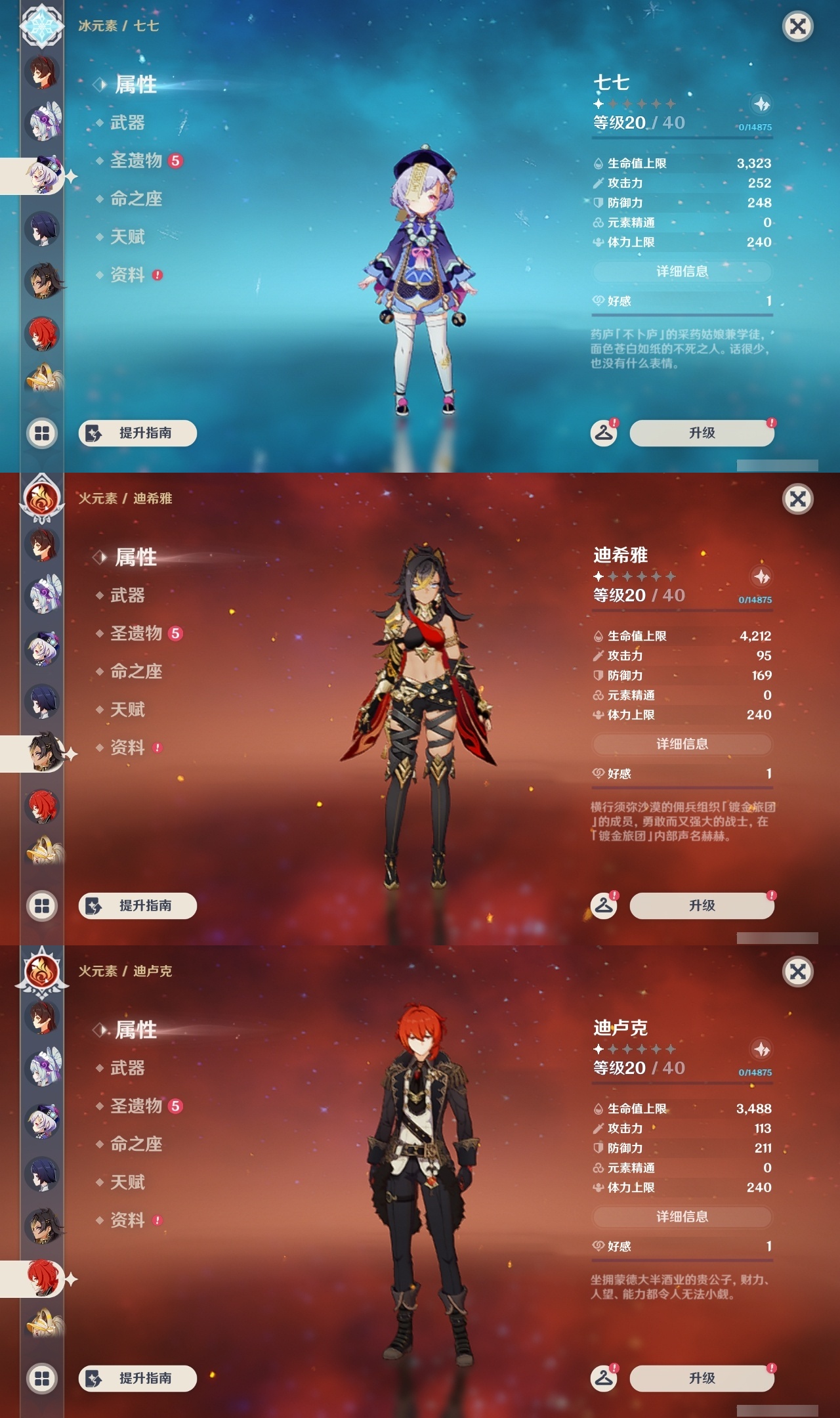Screen dimensions: 840x1418
Task: Open 详细信息 for Dehya's stats
Action: 681,743
